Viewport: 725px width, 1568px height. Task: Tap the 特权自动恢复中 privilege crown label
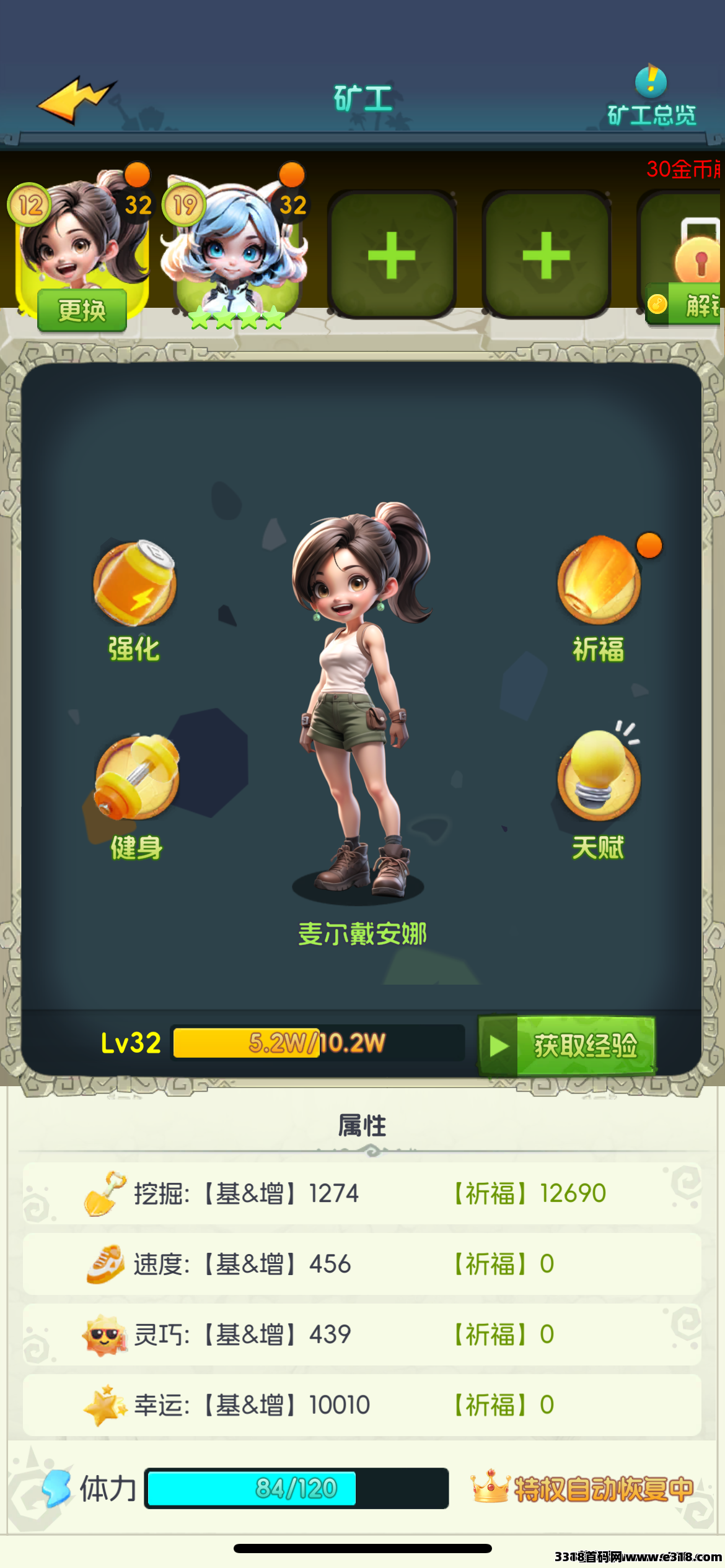click(x=584, y=1487)
